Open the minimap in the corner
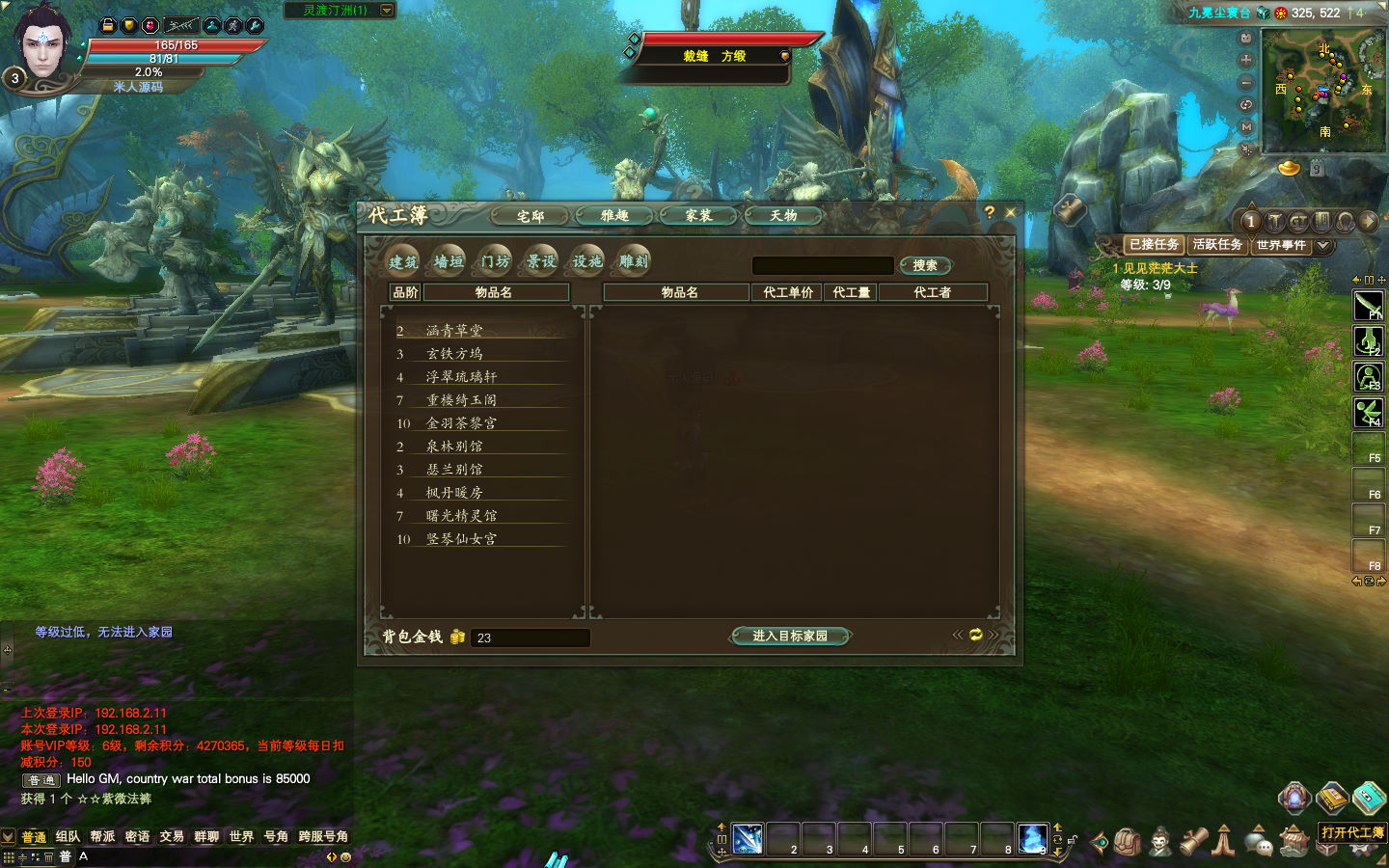Image resolution: width=1389 pixels, height=868 pixels. click(x=1322, y=90)
